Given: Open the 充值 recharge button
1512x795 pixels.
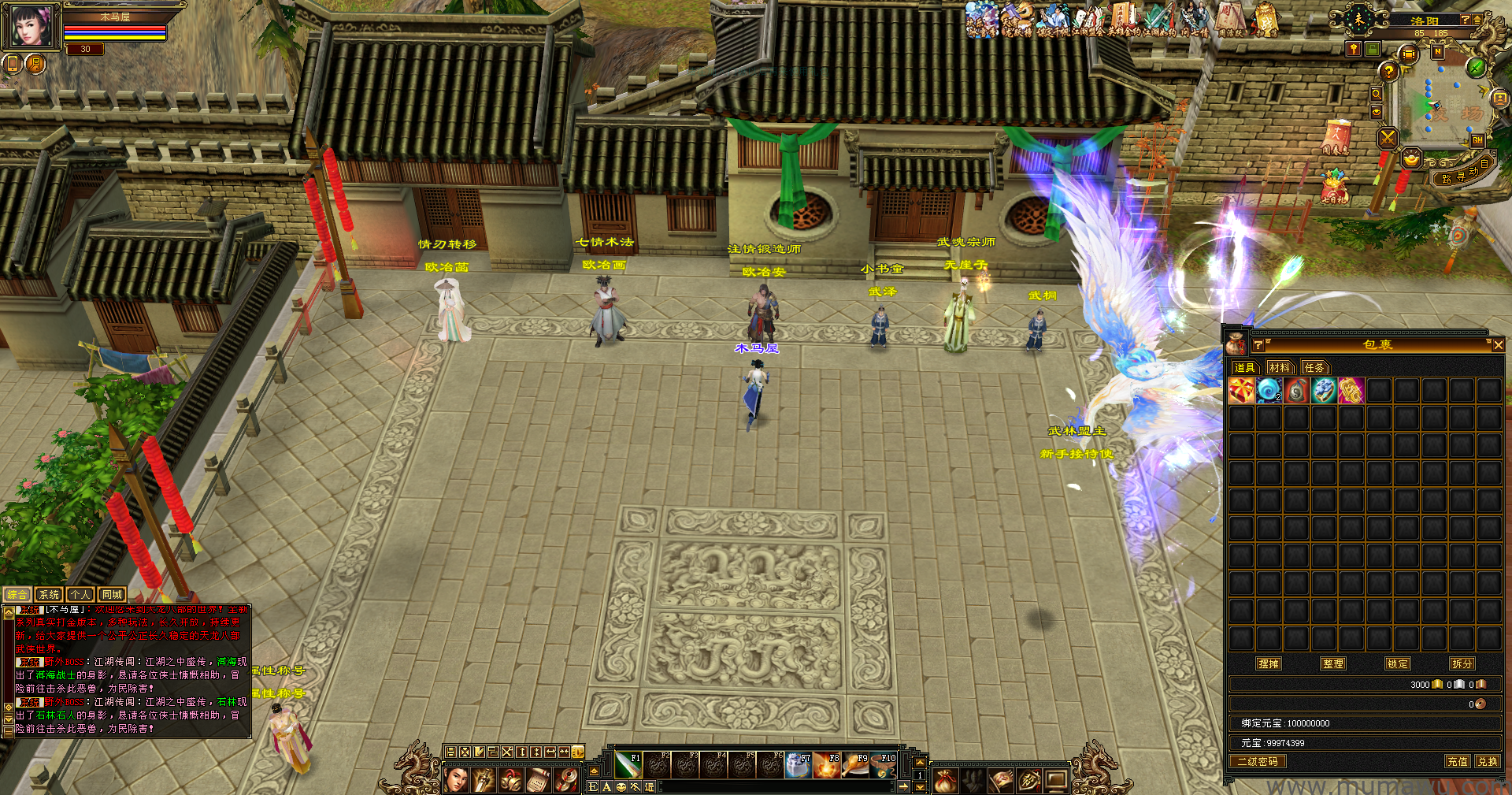Looking at the screenshot, I should 1457,761.
